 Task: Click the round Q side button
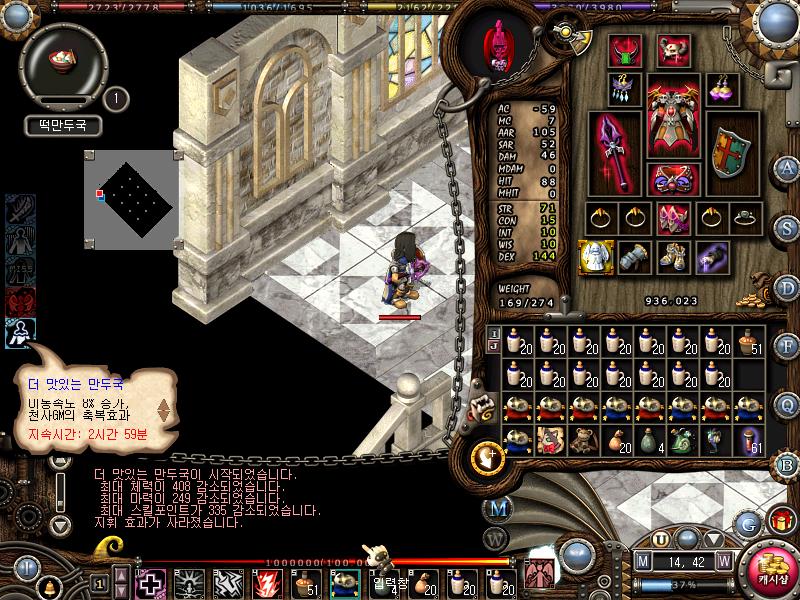787,404
